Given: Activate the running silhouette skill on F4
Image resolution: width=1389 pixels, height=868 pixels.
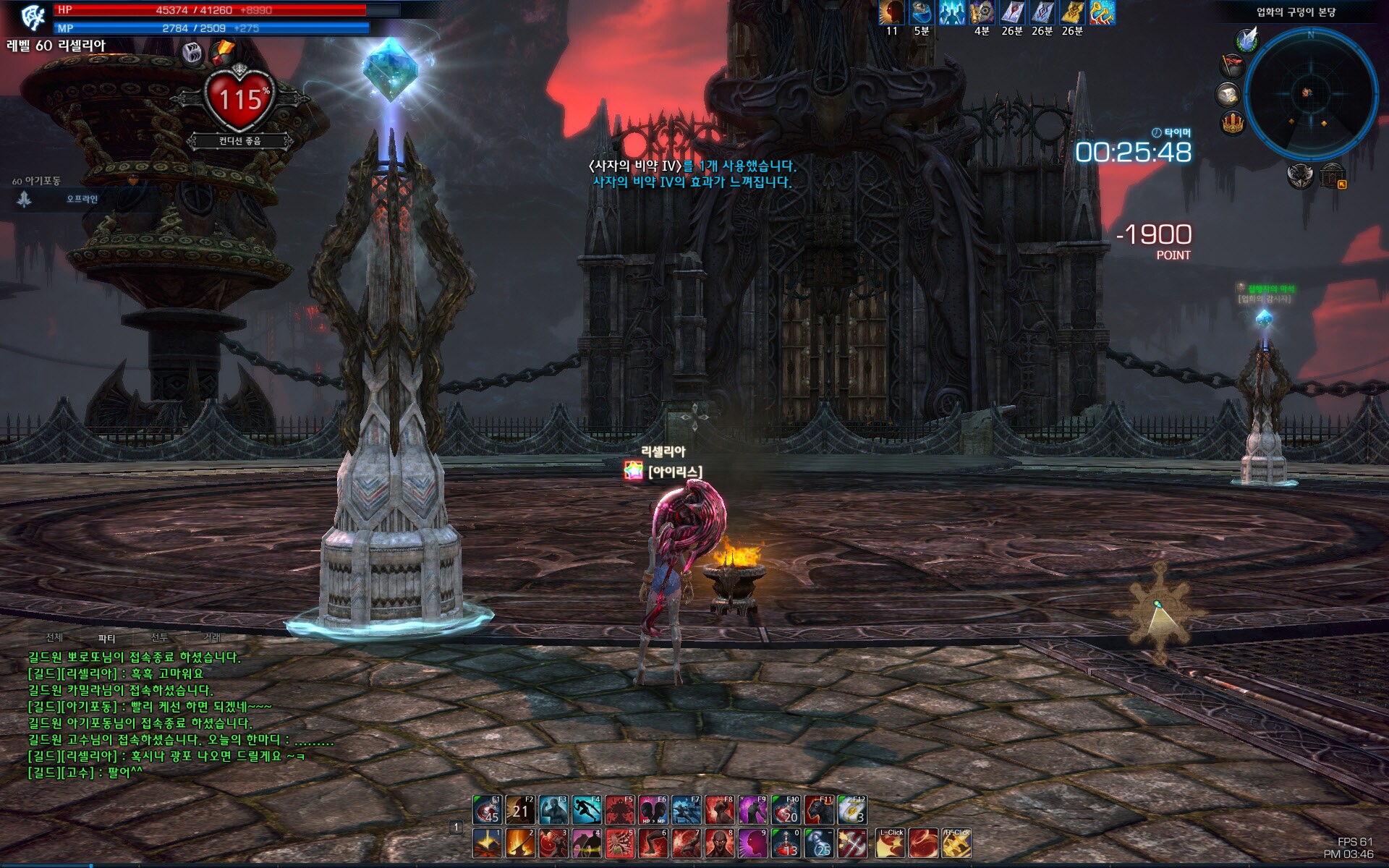Looking at the screenshot, I should click(x=587, y=810).
